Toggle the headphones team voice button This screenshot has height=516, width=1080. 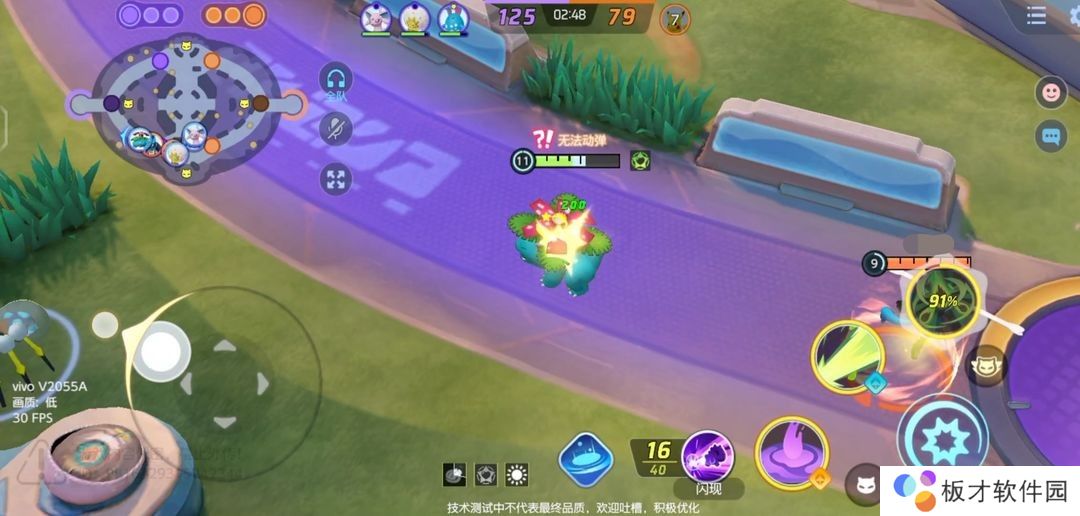336,80
